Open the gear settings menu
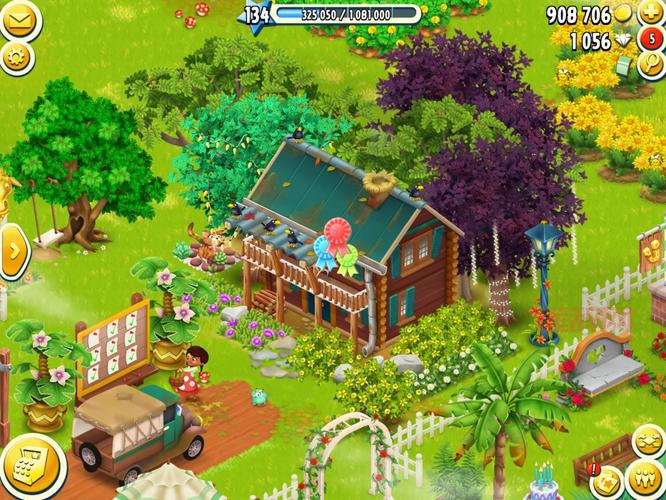 pos(16,57)
